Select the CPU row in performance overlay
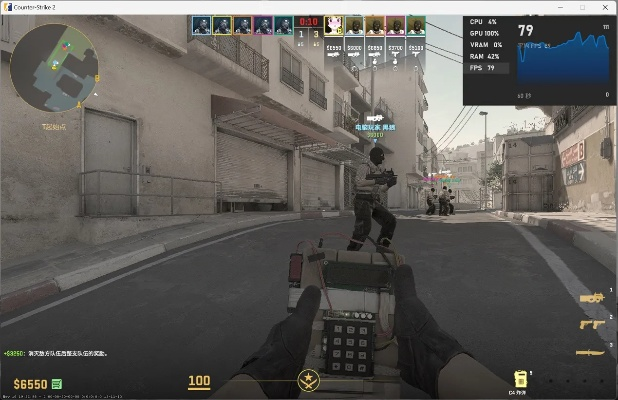 486,21
